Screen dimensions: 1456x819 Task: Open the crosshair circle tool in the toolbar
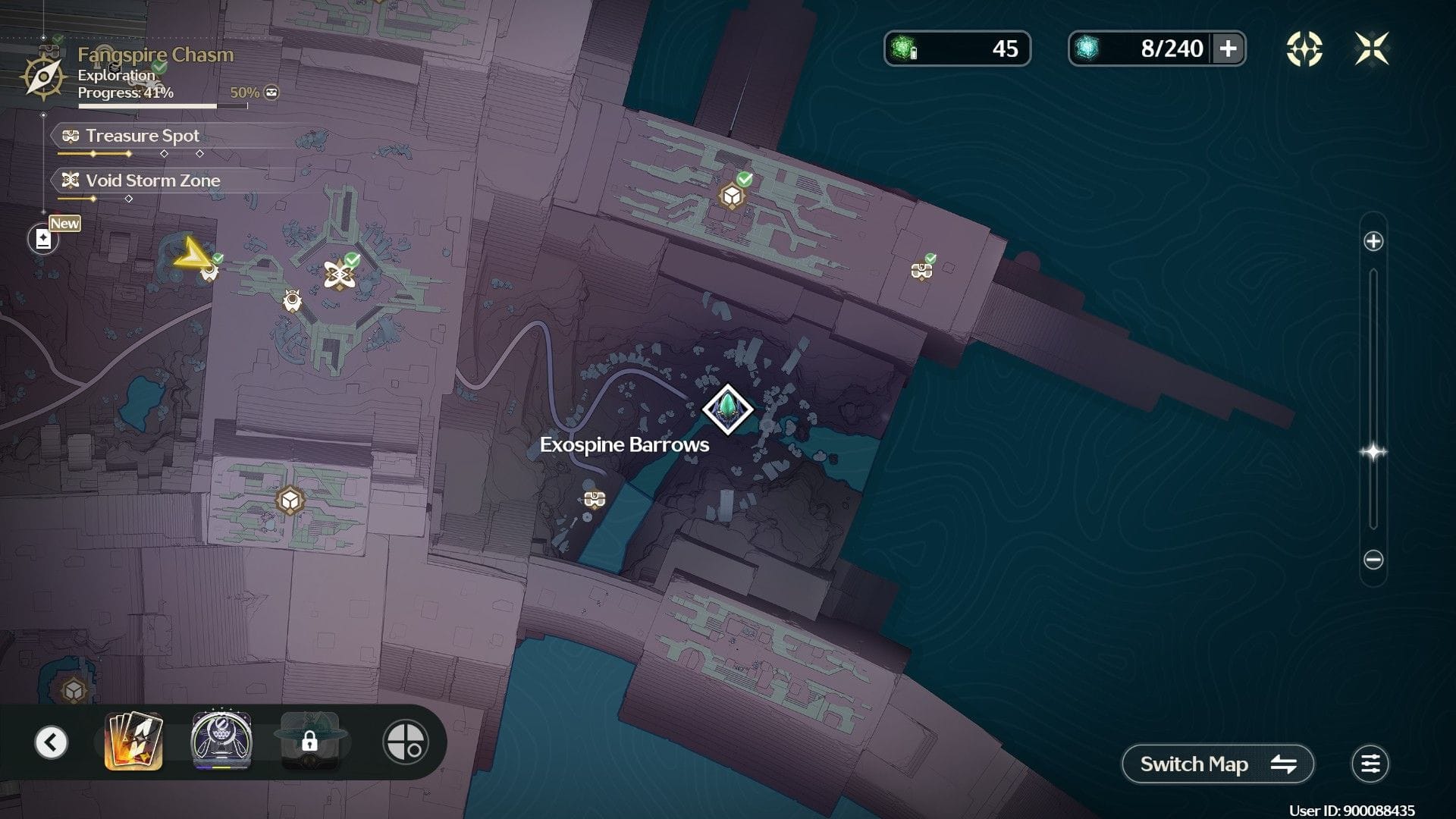point(406,742)
